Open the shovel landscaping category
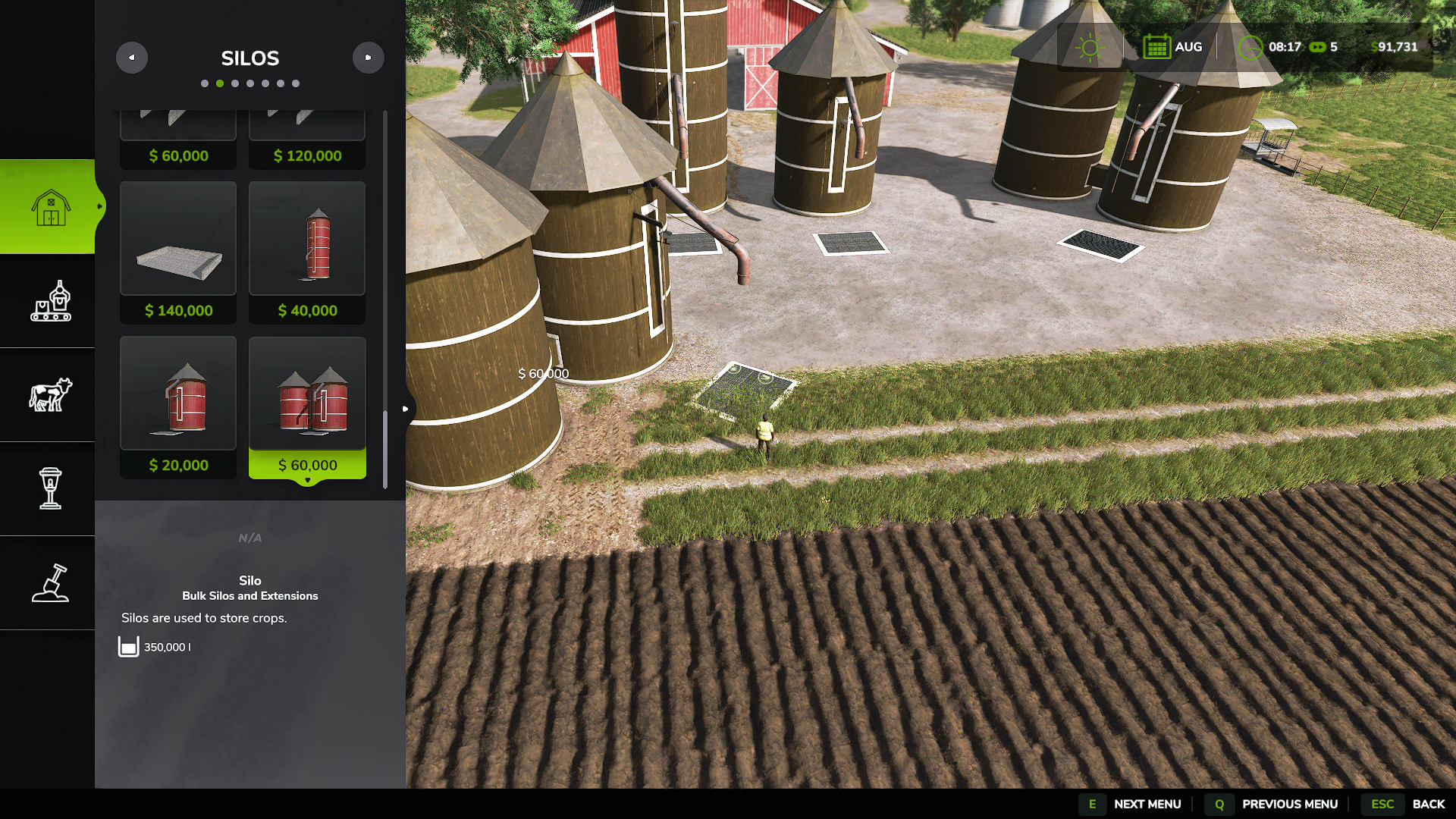 (49, 582)
